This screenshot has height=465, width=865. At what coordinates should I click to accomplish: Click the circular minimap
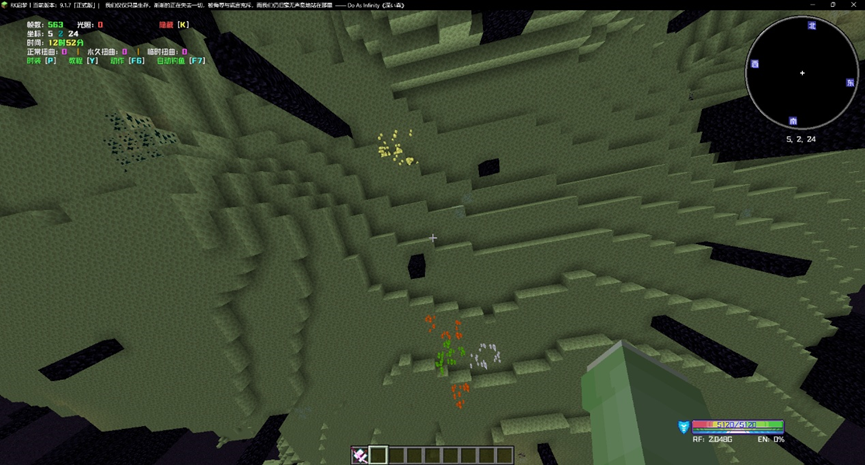click(801, 73)
